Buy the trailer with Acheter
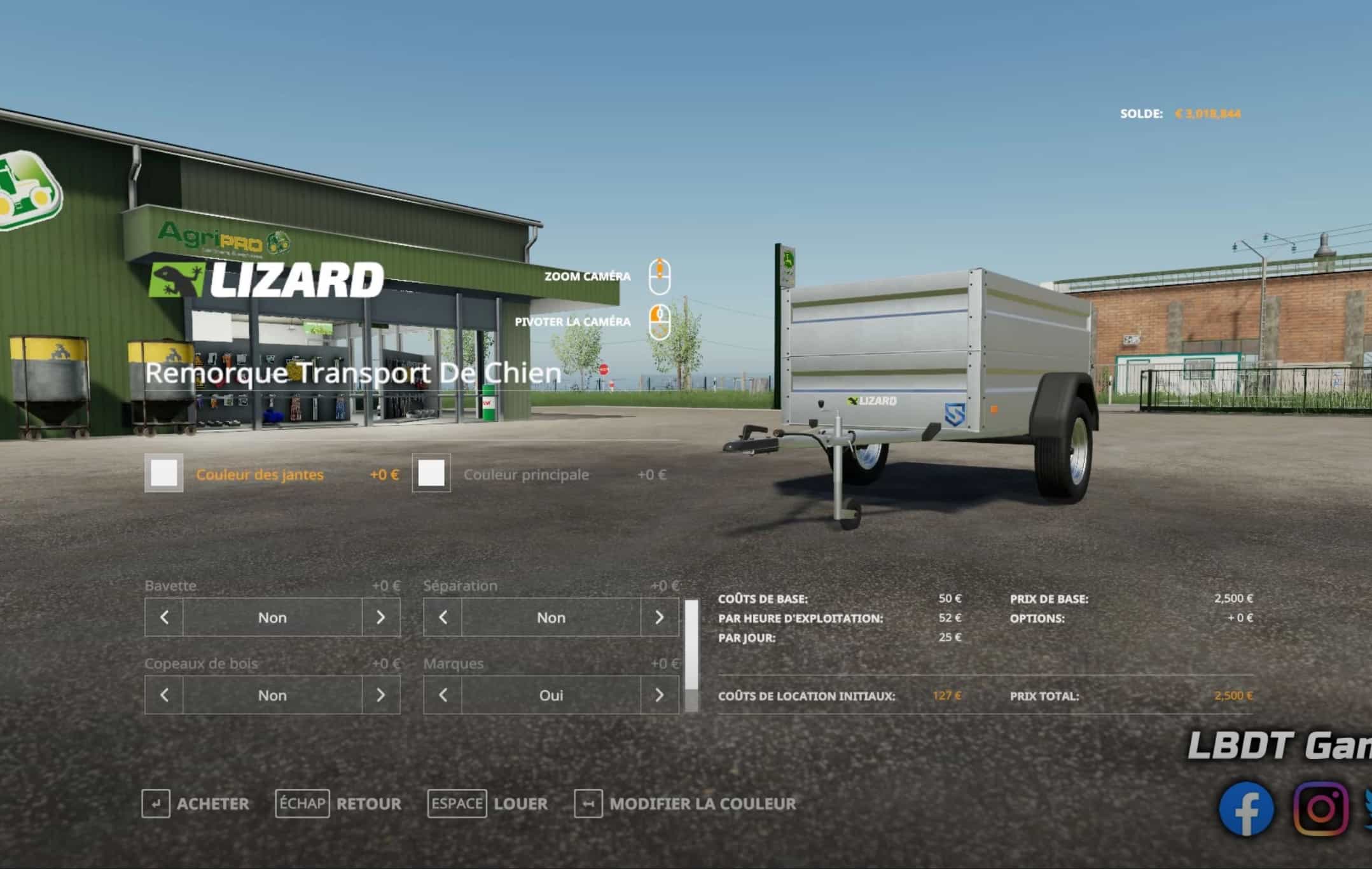This screenshot has height=869, width=1372. tap(196, 804)
